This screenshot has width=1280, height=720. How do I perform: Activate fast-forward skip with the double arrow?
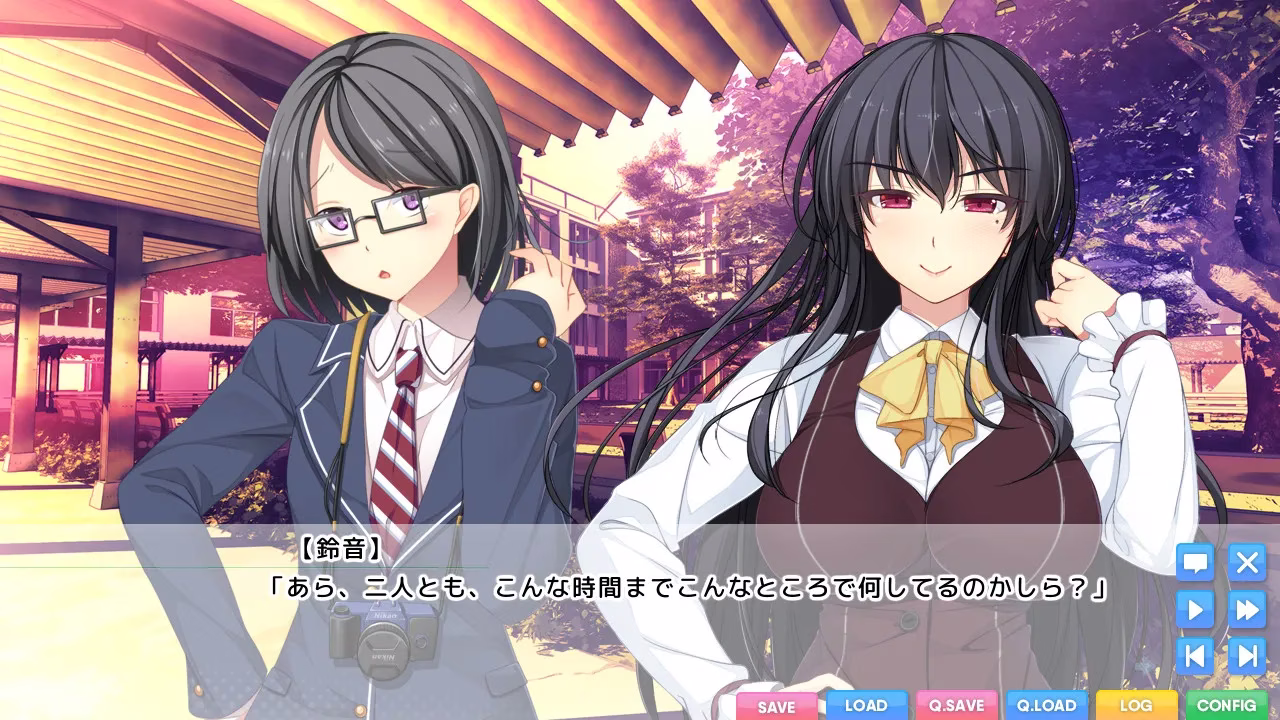tap(1247, 609)
